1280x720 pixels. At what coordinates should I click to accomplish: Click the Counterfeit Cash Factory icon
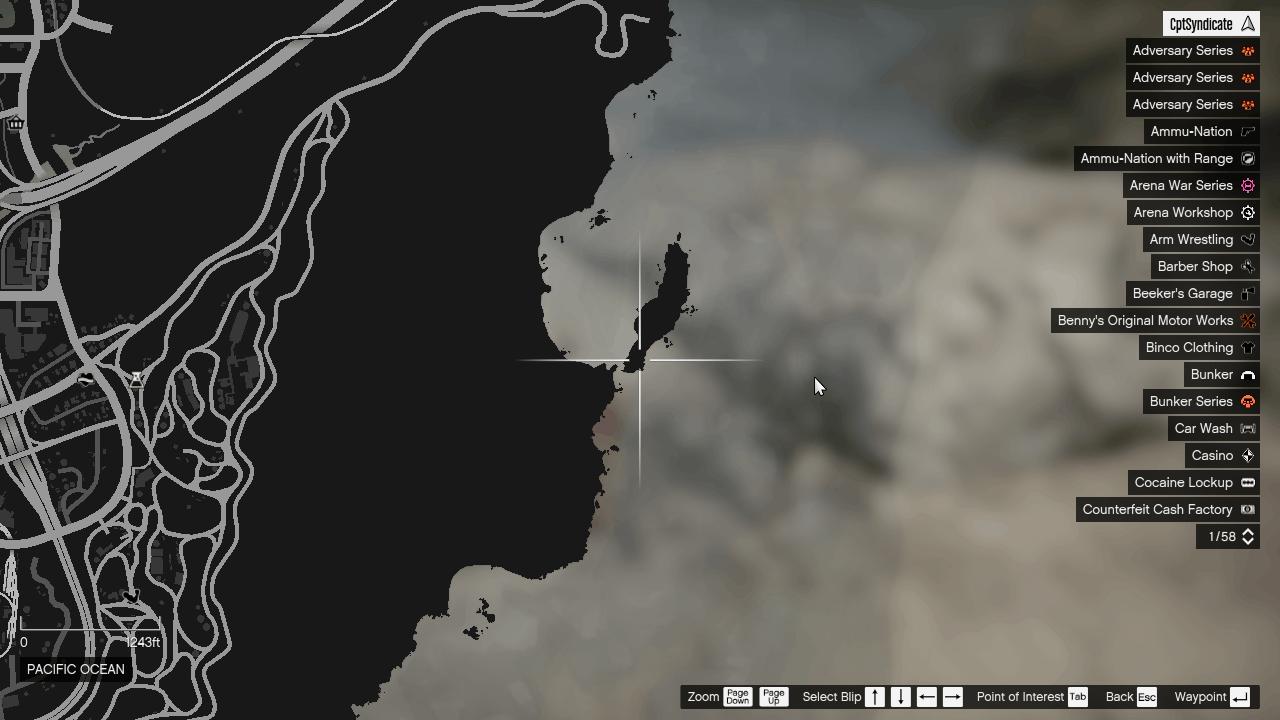1247,509
